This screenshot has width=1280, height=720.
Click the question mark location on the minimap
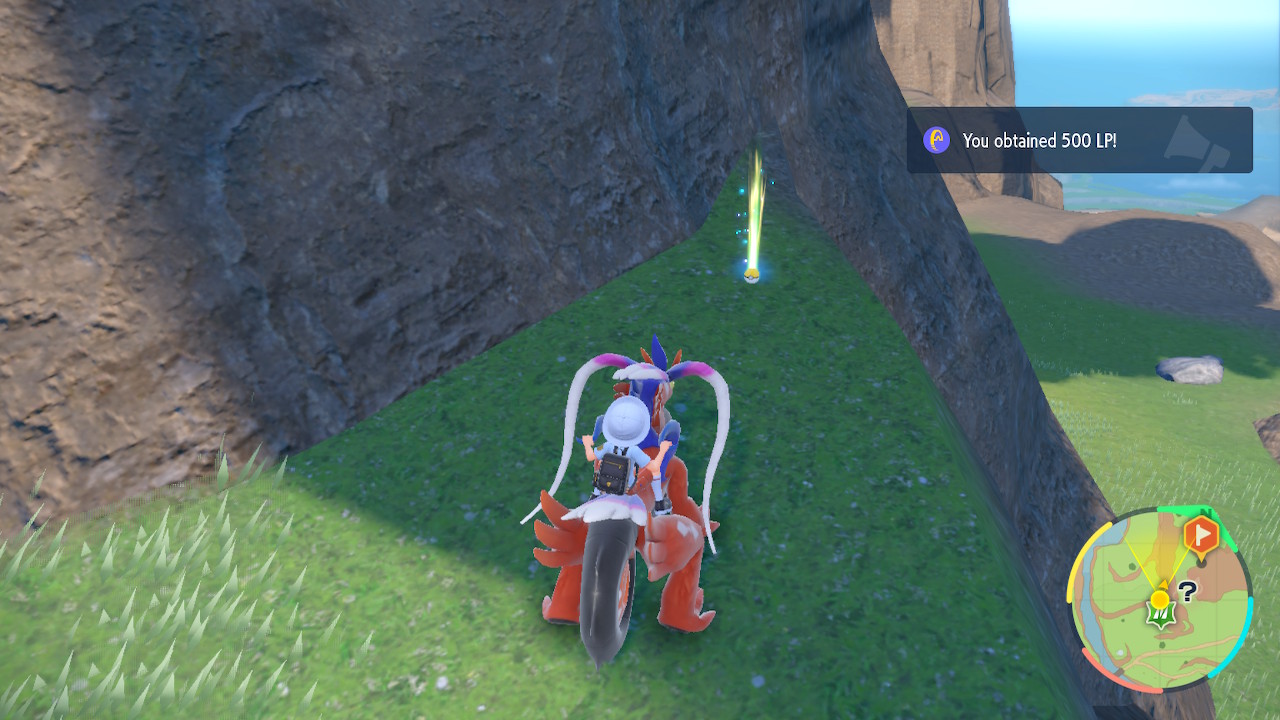pyautogui.click(x=1186, y=592)
